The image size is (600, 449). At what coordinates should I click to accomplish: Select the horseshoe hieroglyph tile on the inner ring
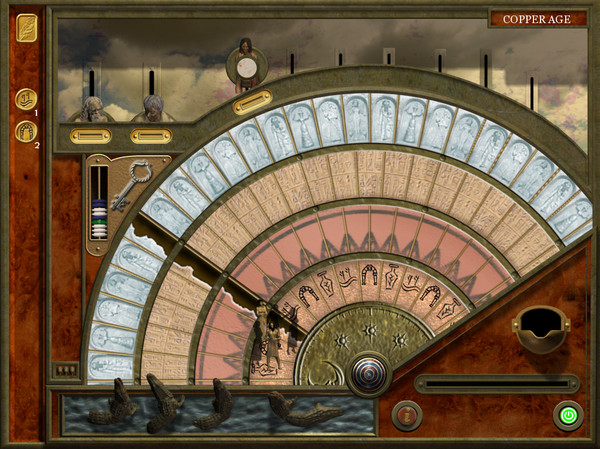(x=368, y=273)
